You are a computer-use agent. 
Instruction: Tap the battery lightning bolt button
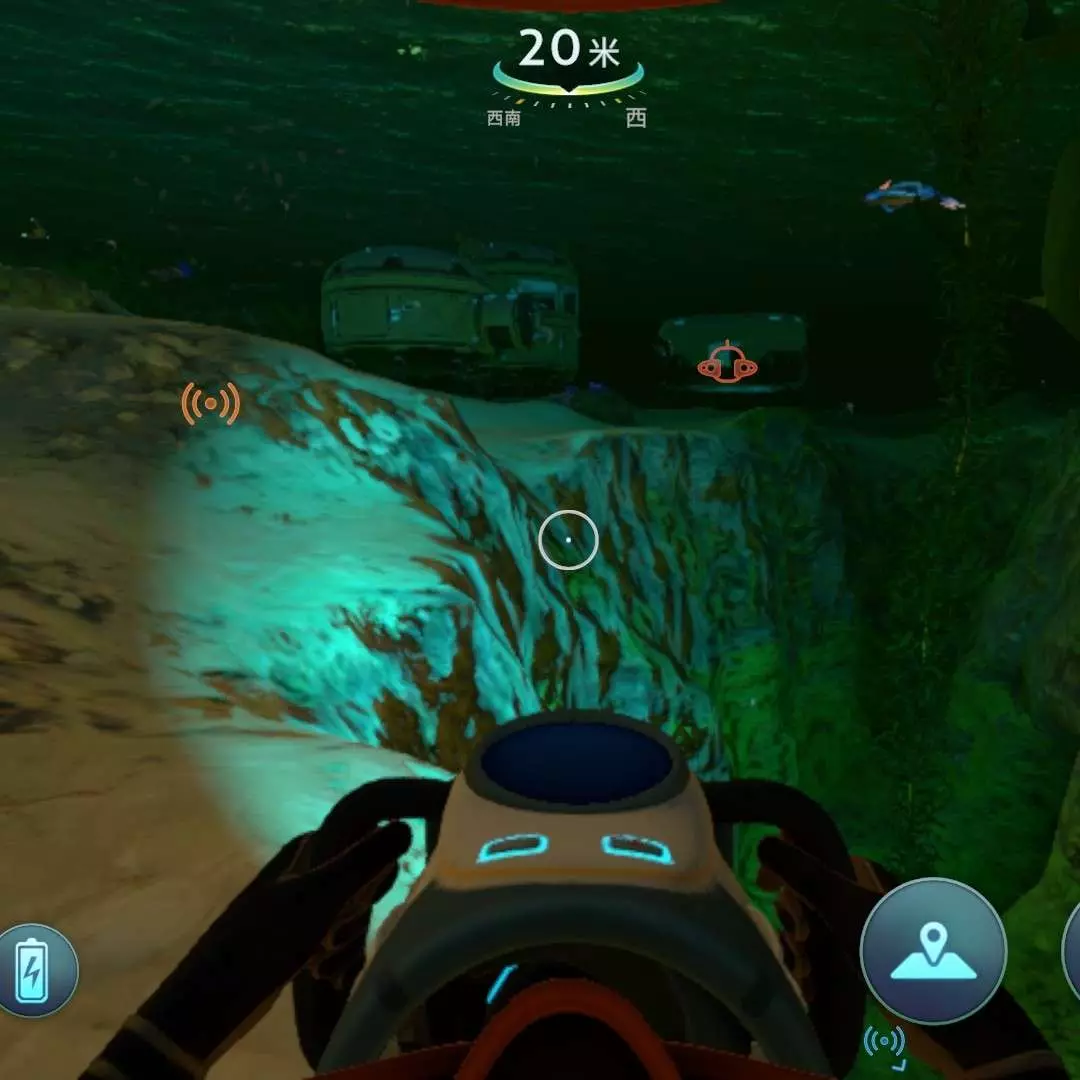[x=37, y=969]
